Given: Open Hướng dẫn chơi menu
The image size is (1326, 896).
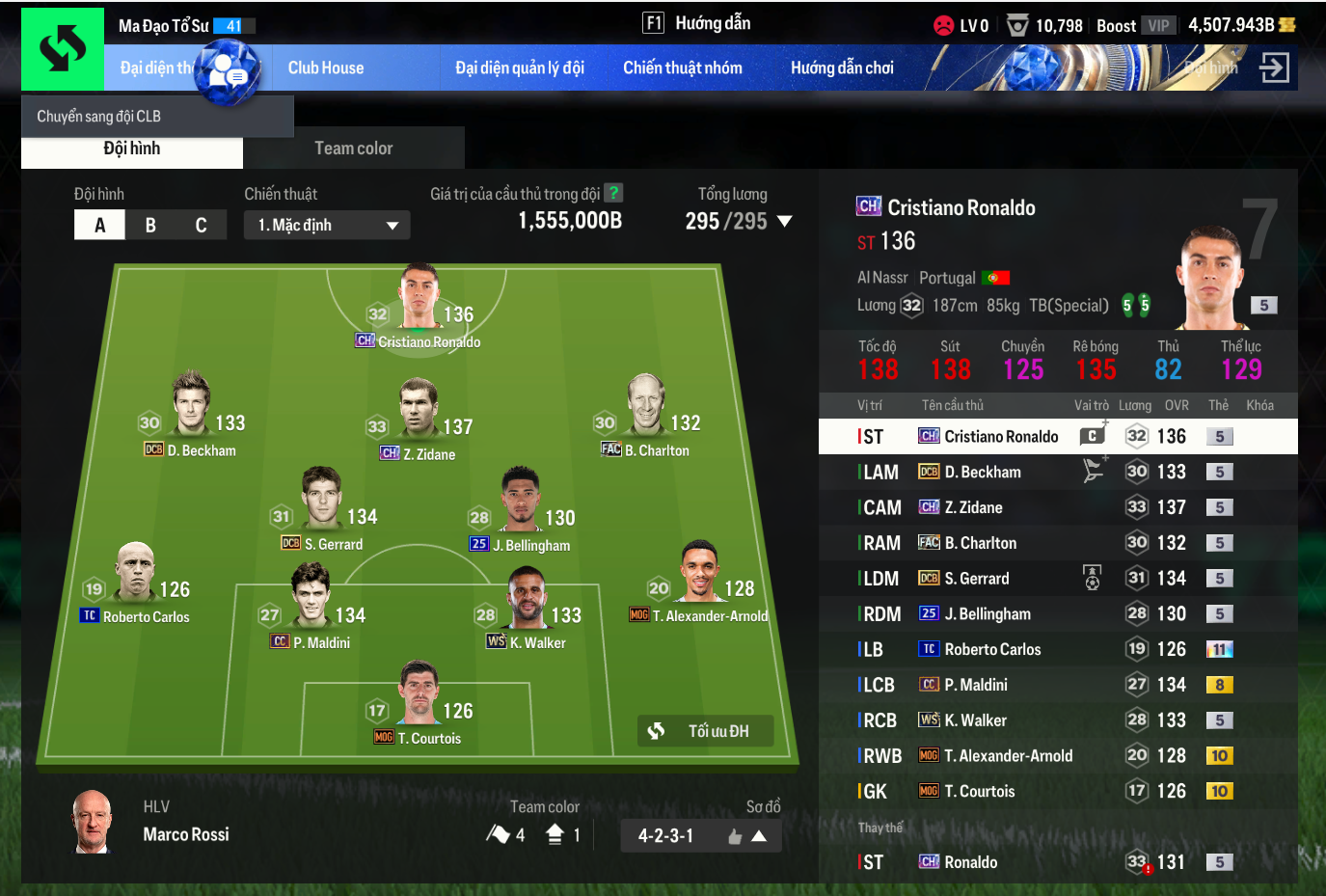Looking at the screenshot, I should 842,68.
